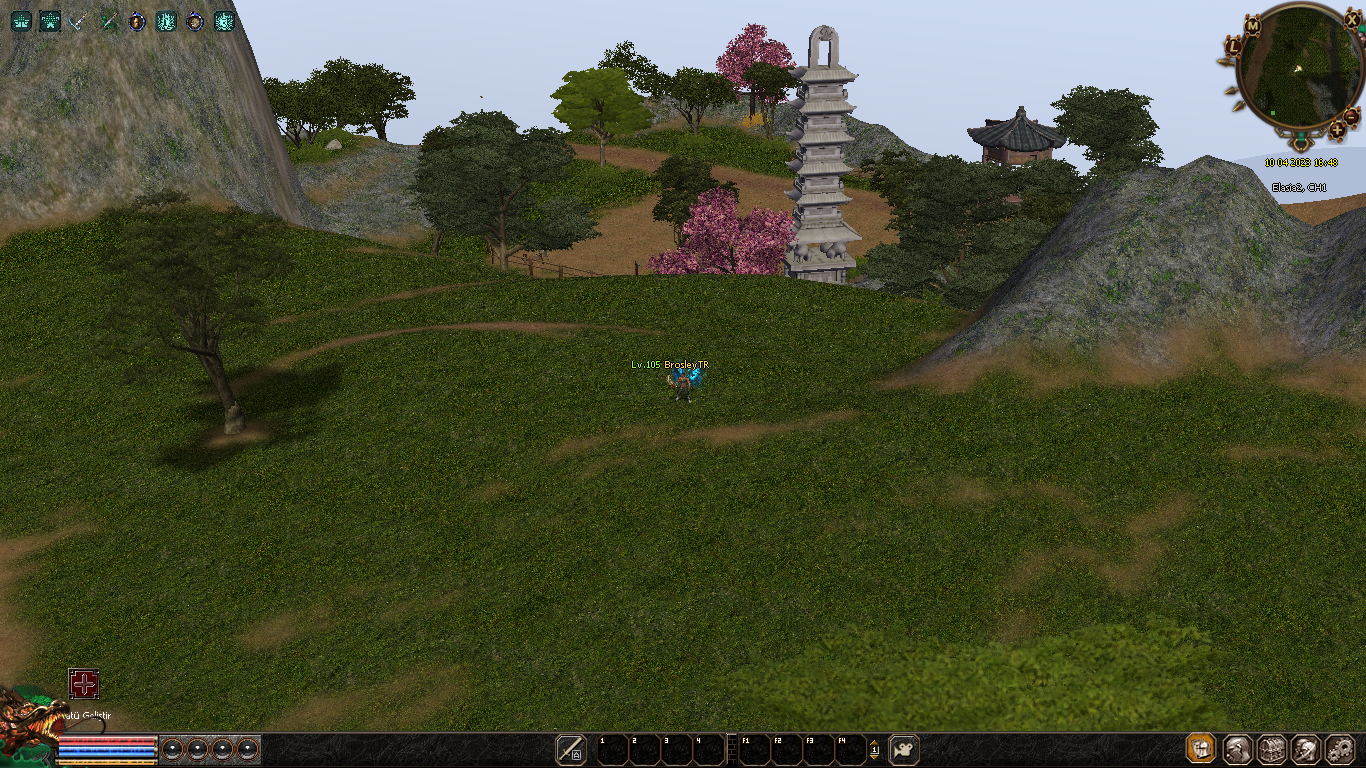Click the red cross status upgrade button
1366x768 pixels.
pyautogui.click(x=84, y=684)
